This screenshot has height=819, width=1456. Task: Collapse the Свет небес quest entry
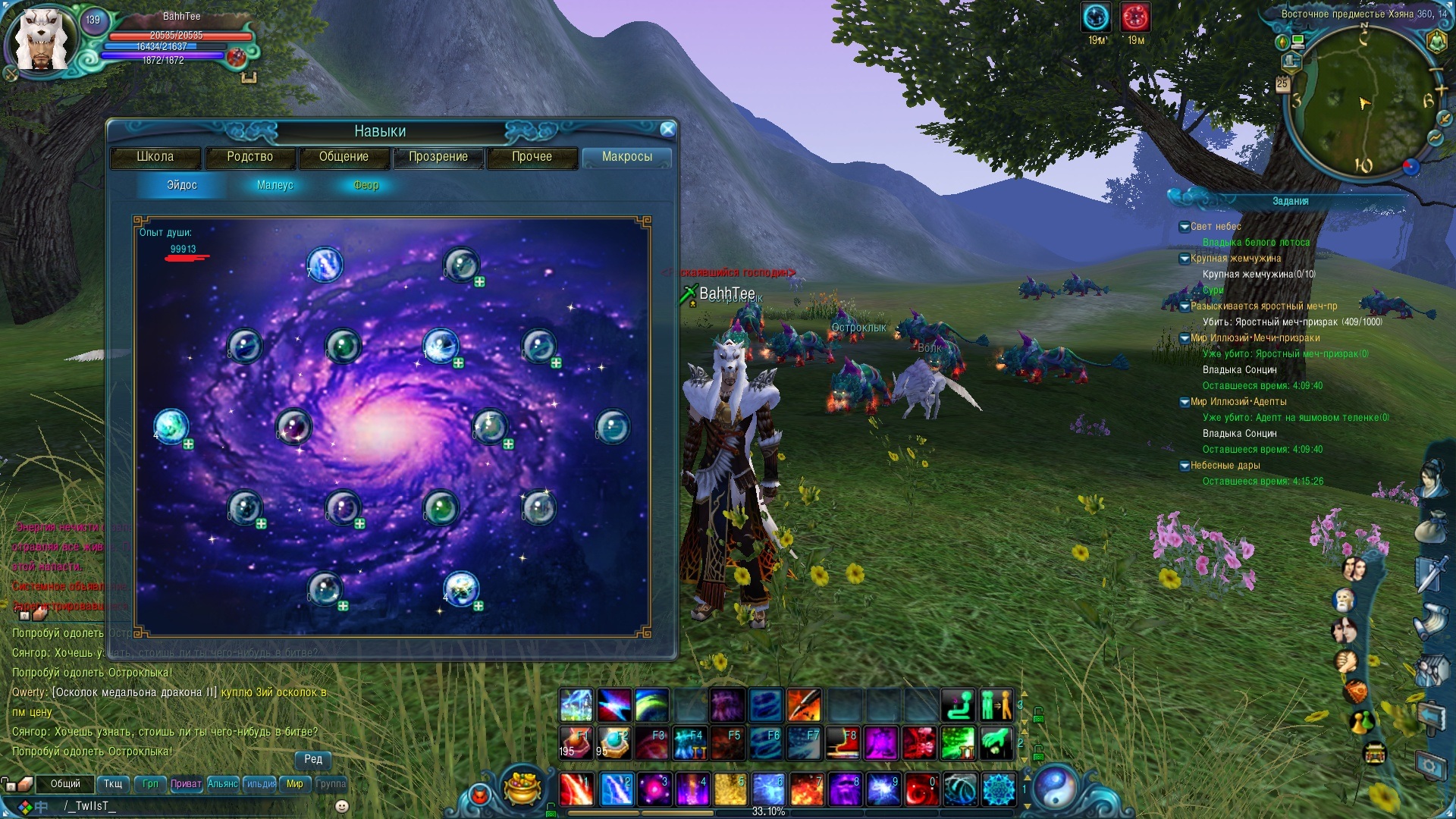[1184, 227]
